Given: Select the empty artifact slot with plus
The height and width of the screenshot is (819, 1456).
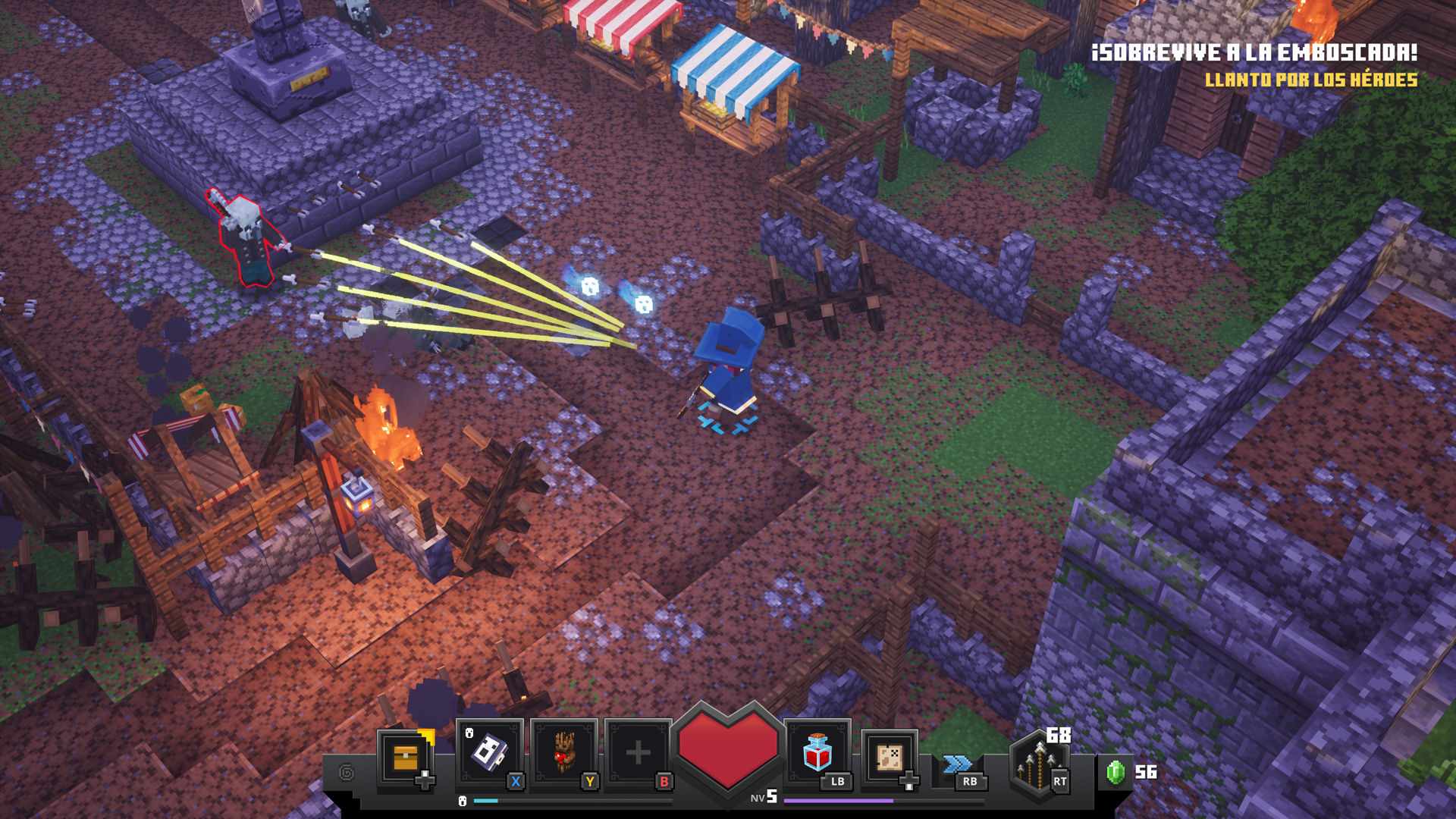Looking at the screenshot, I should (x=638, y=752).
